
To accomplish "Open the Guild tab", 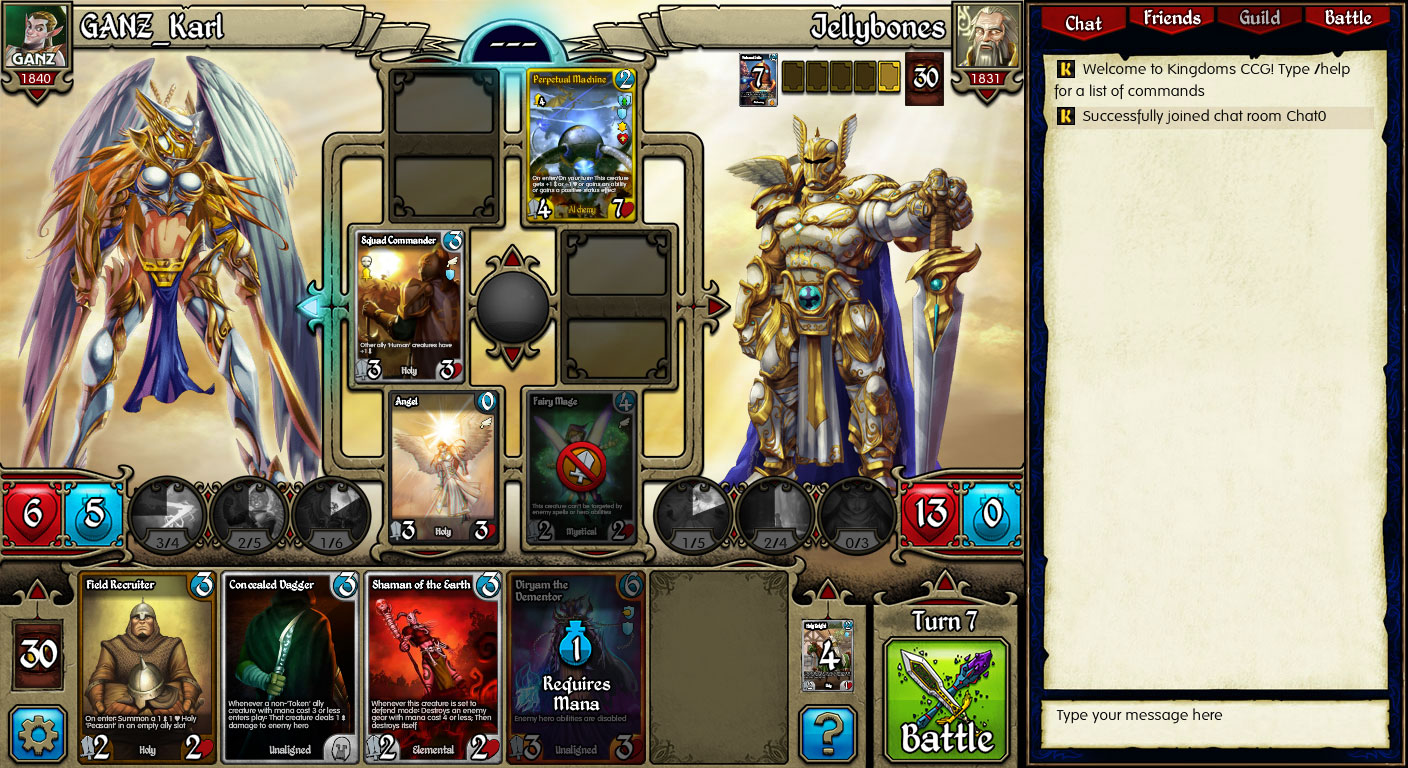I will click(x=1258, y=18).
